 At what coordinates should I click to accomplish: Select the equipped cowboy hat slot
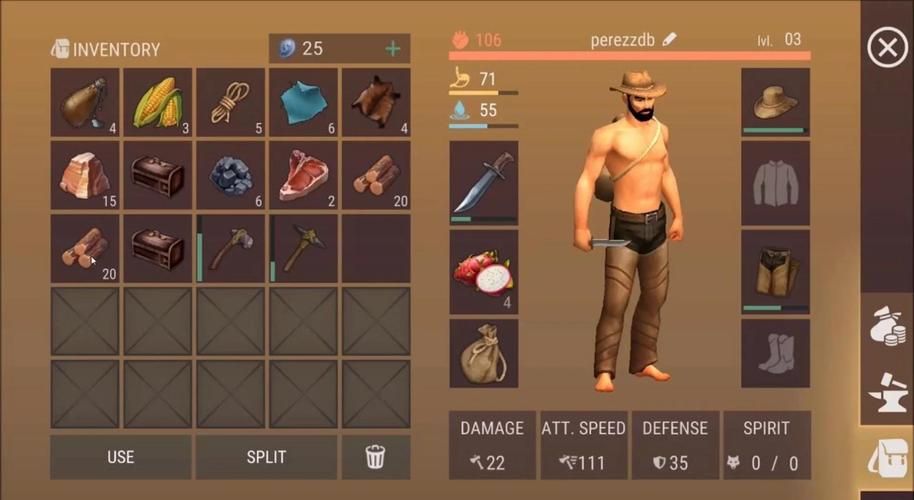point(775,102)
